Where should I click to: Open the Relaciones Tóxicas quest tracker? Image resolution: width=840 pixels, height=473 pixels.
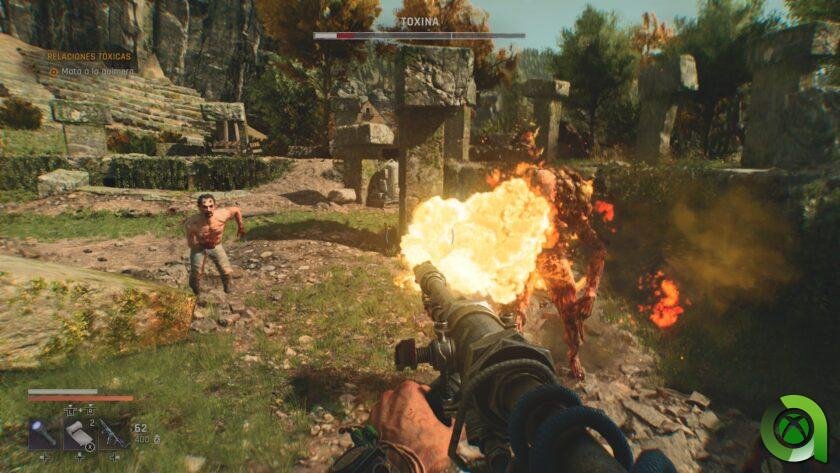click(90, 57)
